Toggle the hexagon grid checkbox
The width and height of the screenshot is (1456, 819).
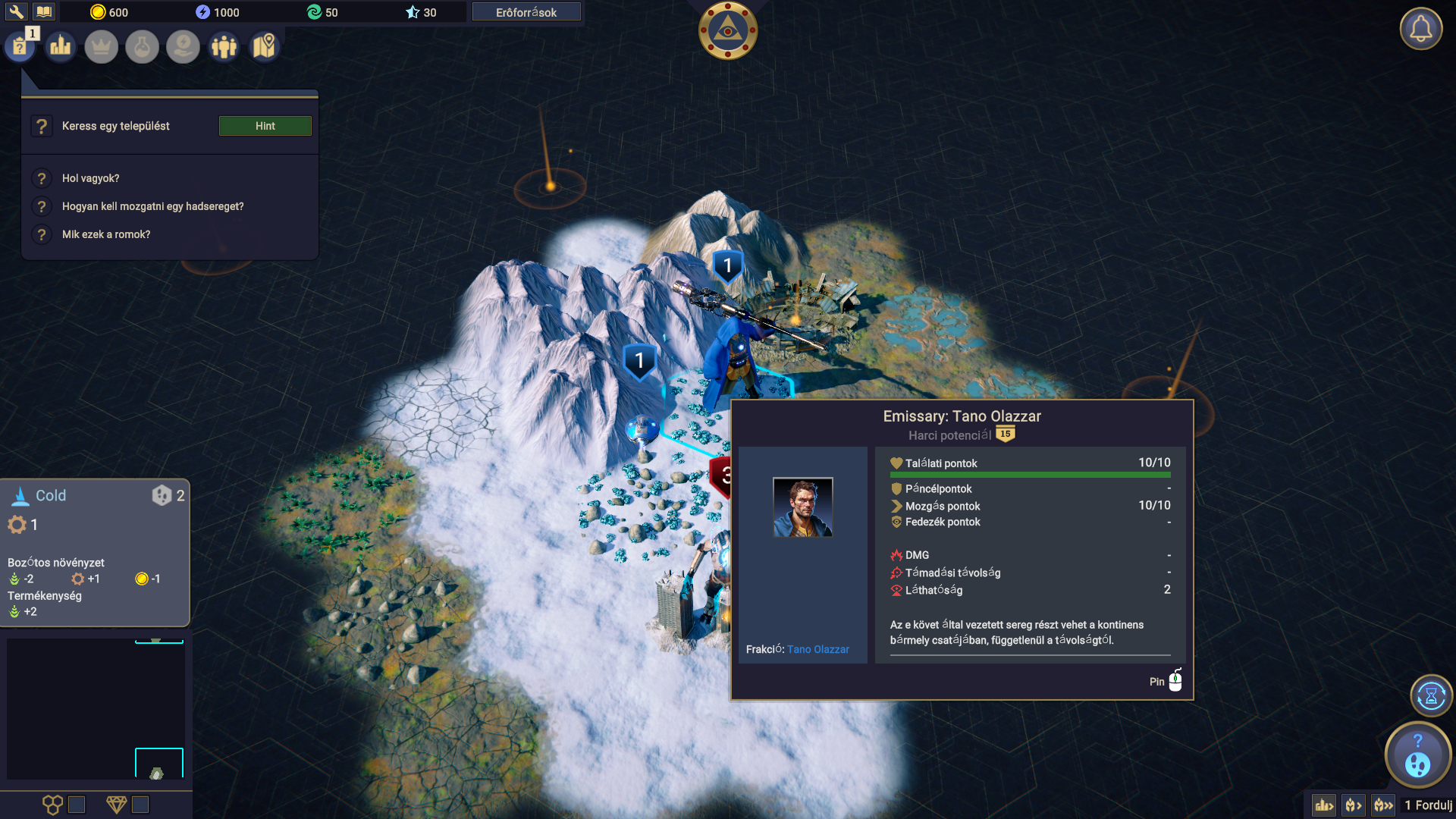[x=77, y=805]
